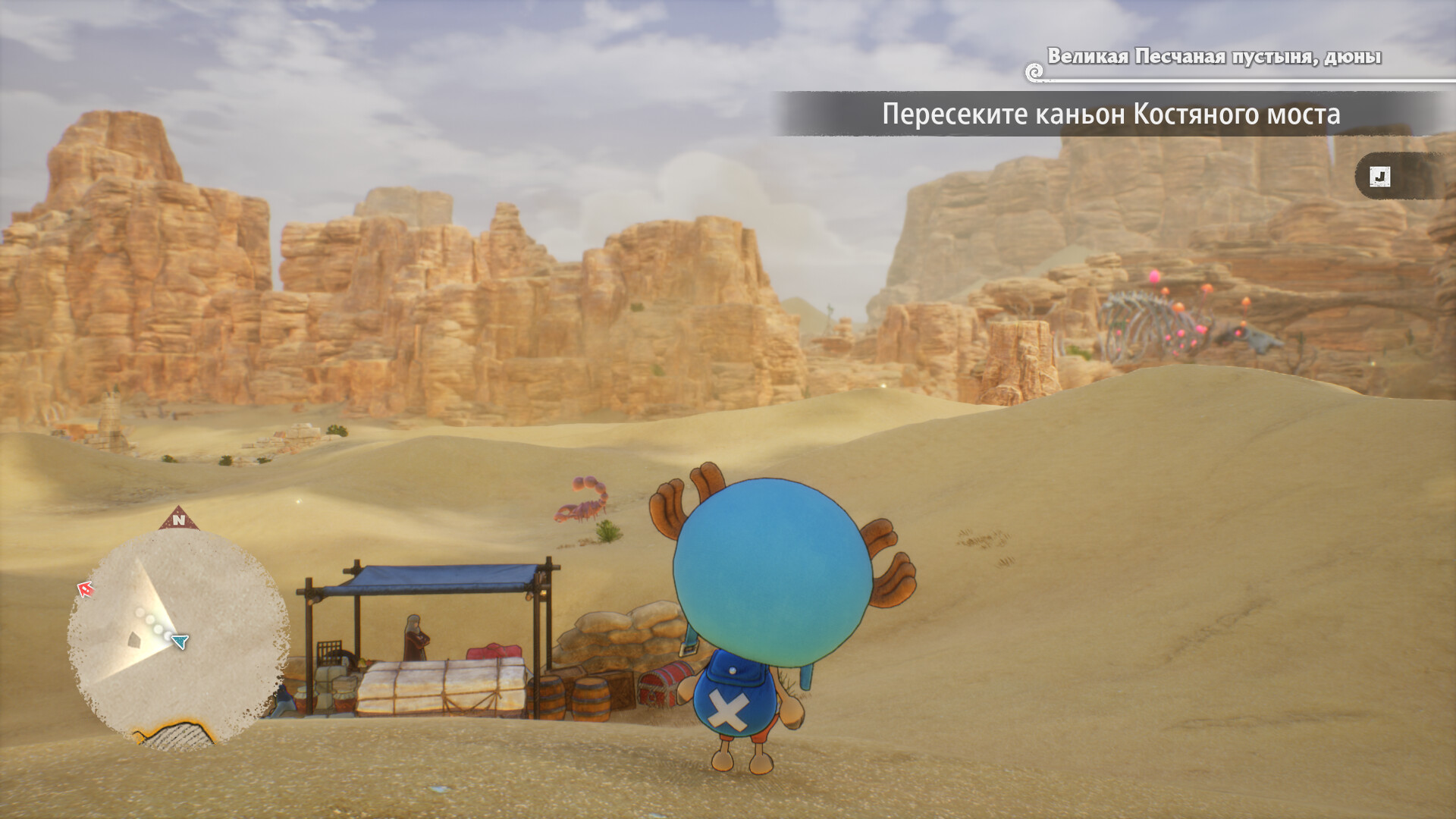Open the circular desert minimap
This screenshot has width=1456, height=819.
(x=178, y=639)
